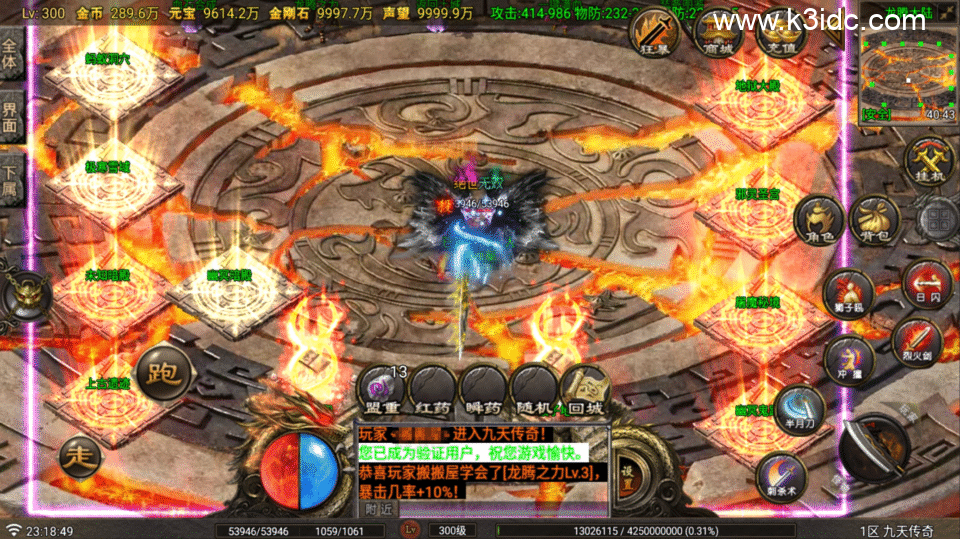Select the 附近 nearby chat tab
The image size is (960, 539).
(x=377, y=508)
